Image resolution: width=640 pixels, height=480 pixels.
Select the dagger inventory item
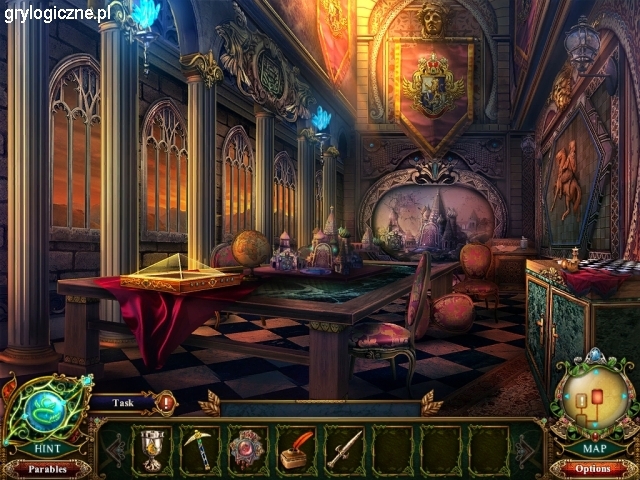click(x=343, y=448)
